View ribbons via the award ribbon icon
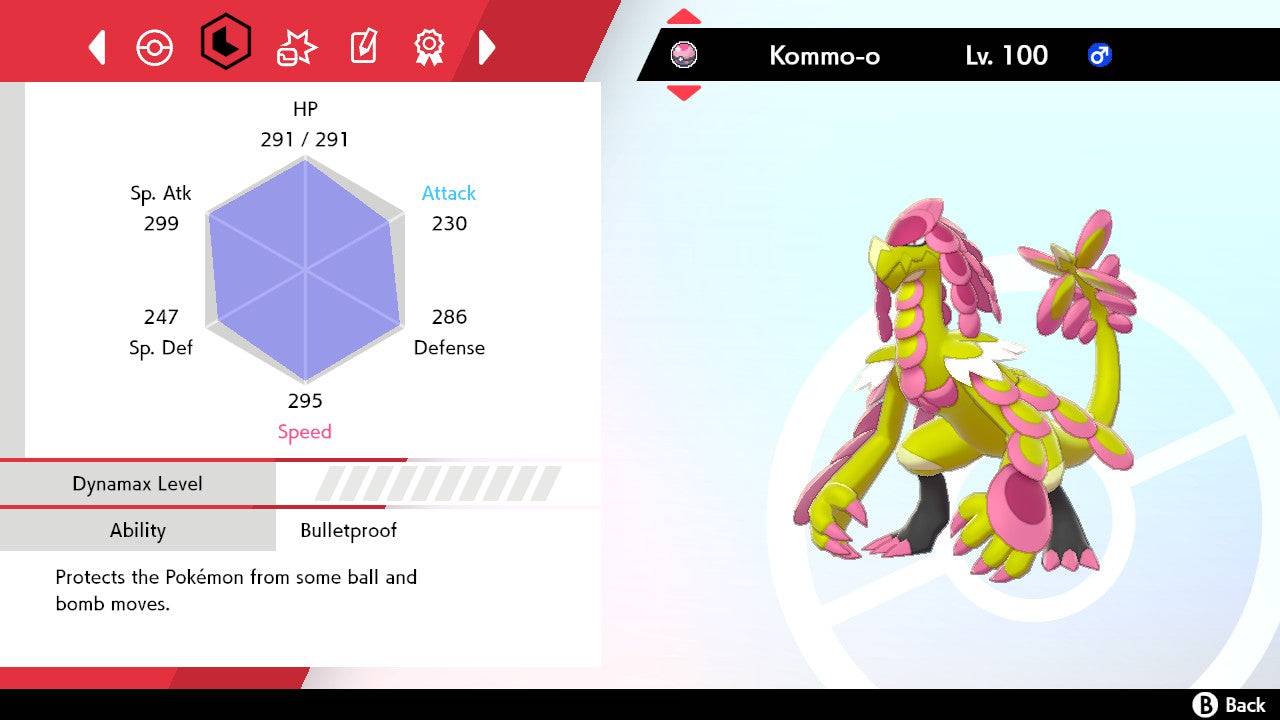This screenshot has height=720, width=1280. pos(430,46)
